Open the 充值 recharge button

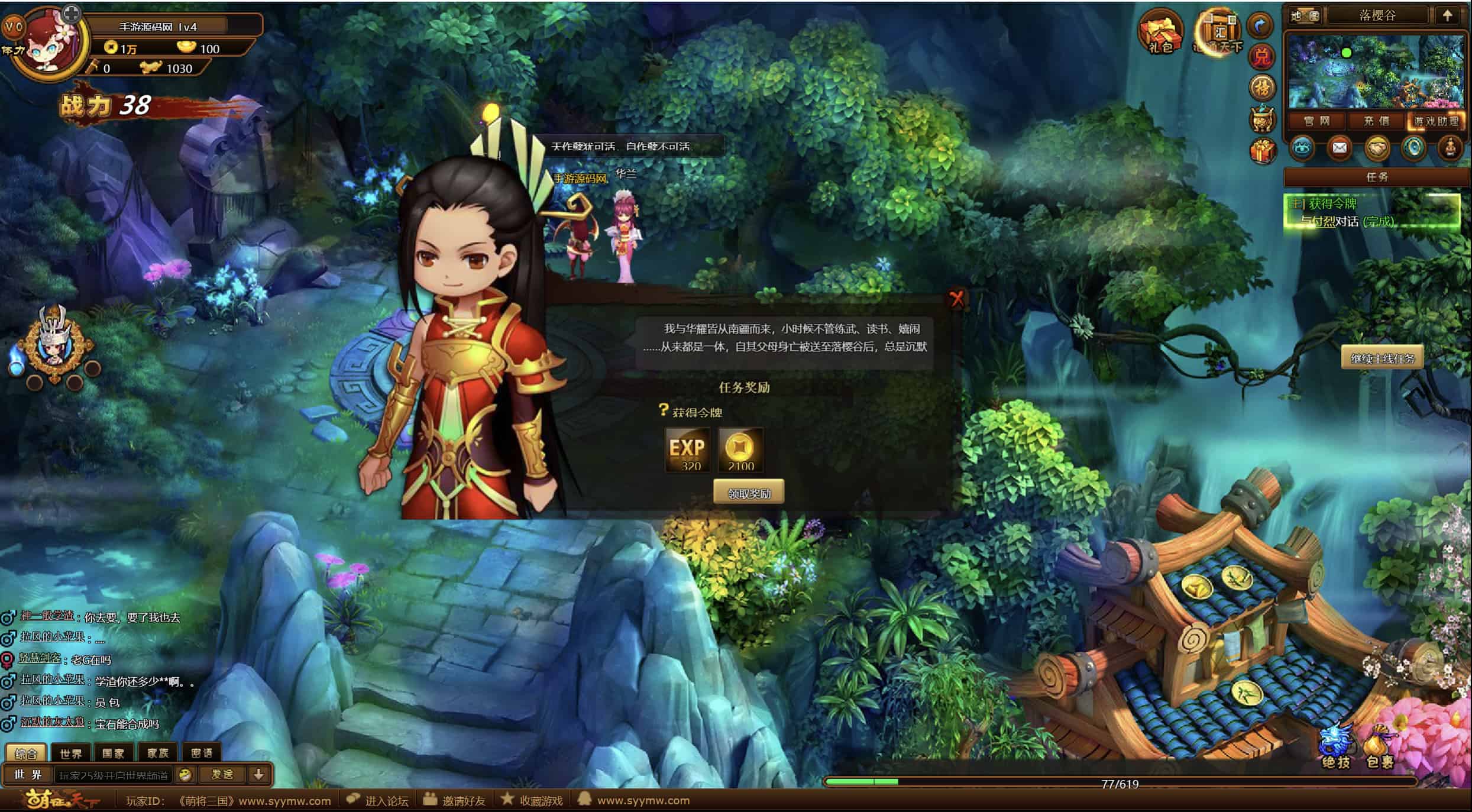[1376, 121]
